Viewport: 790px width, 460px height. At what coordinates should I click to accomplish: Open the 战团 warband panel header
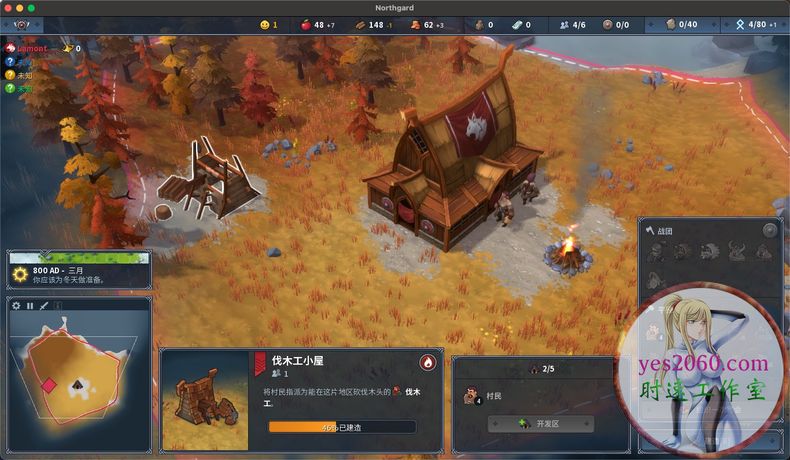[665, 230]
